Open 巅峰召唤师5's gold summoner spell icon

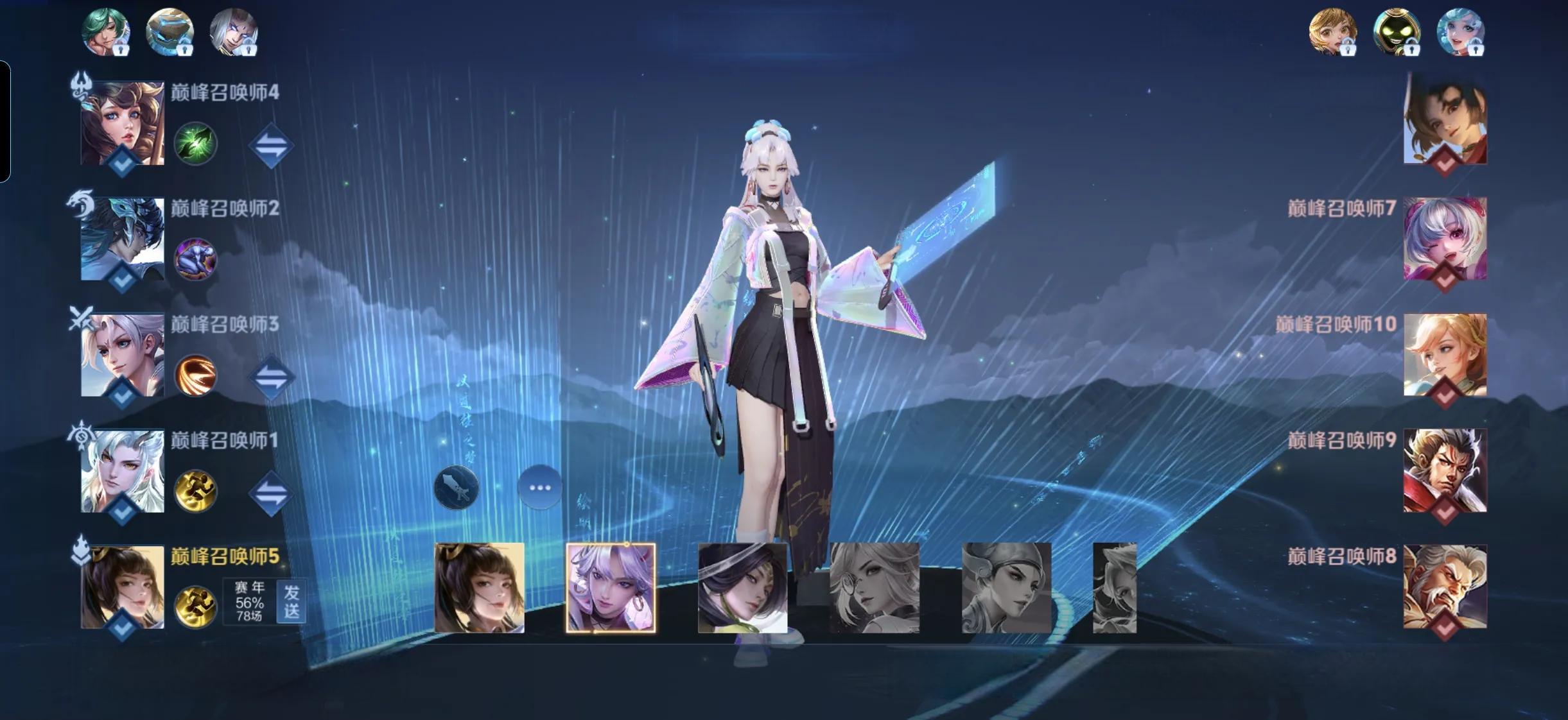[195, 607]
